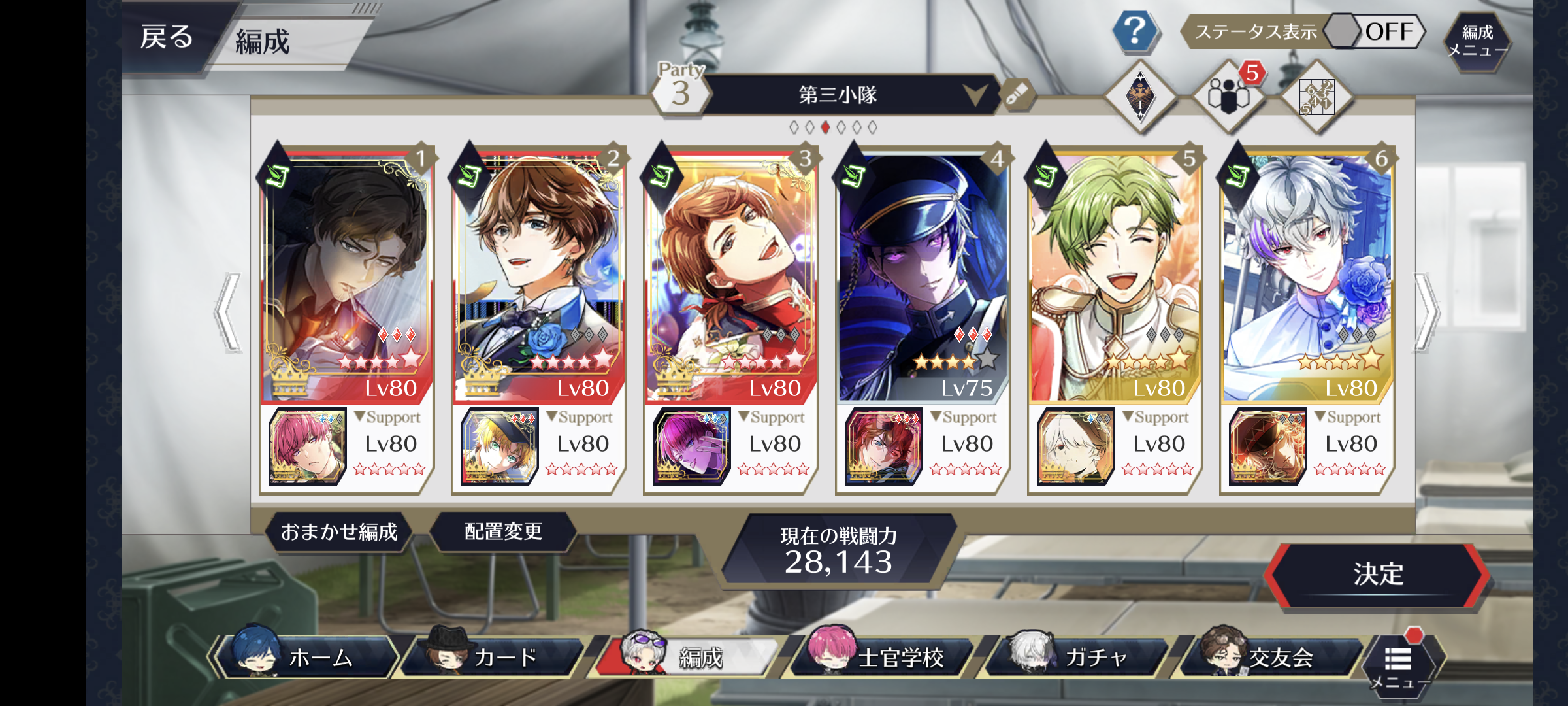1568x706 pixels.
Task: Show previous party with left arrow
Action: (x=227, y=314)
